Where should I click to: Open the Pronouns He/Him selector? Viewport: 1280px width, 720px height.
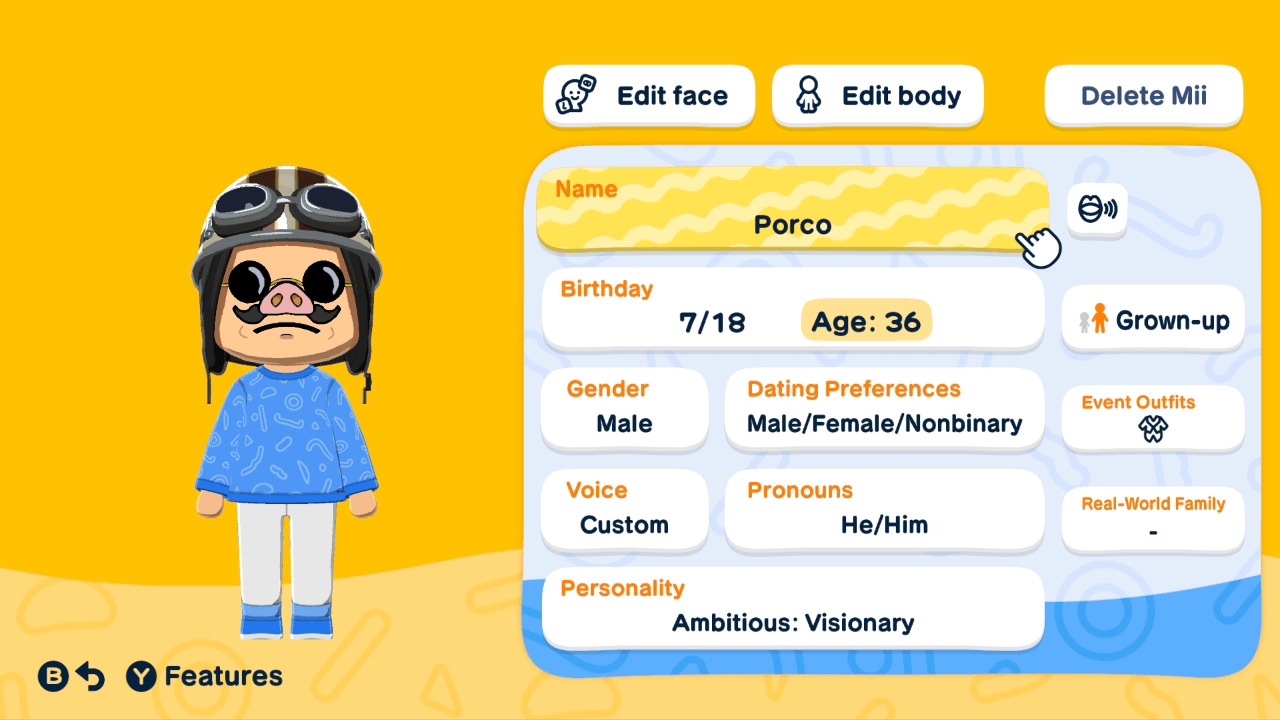click(884, 510)
